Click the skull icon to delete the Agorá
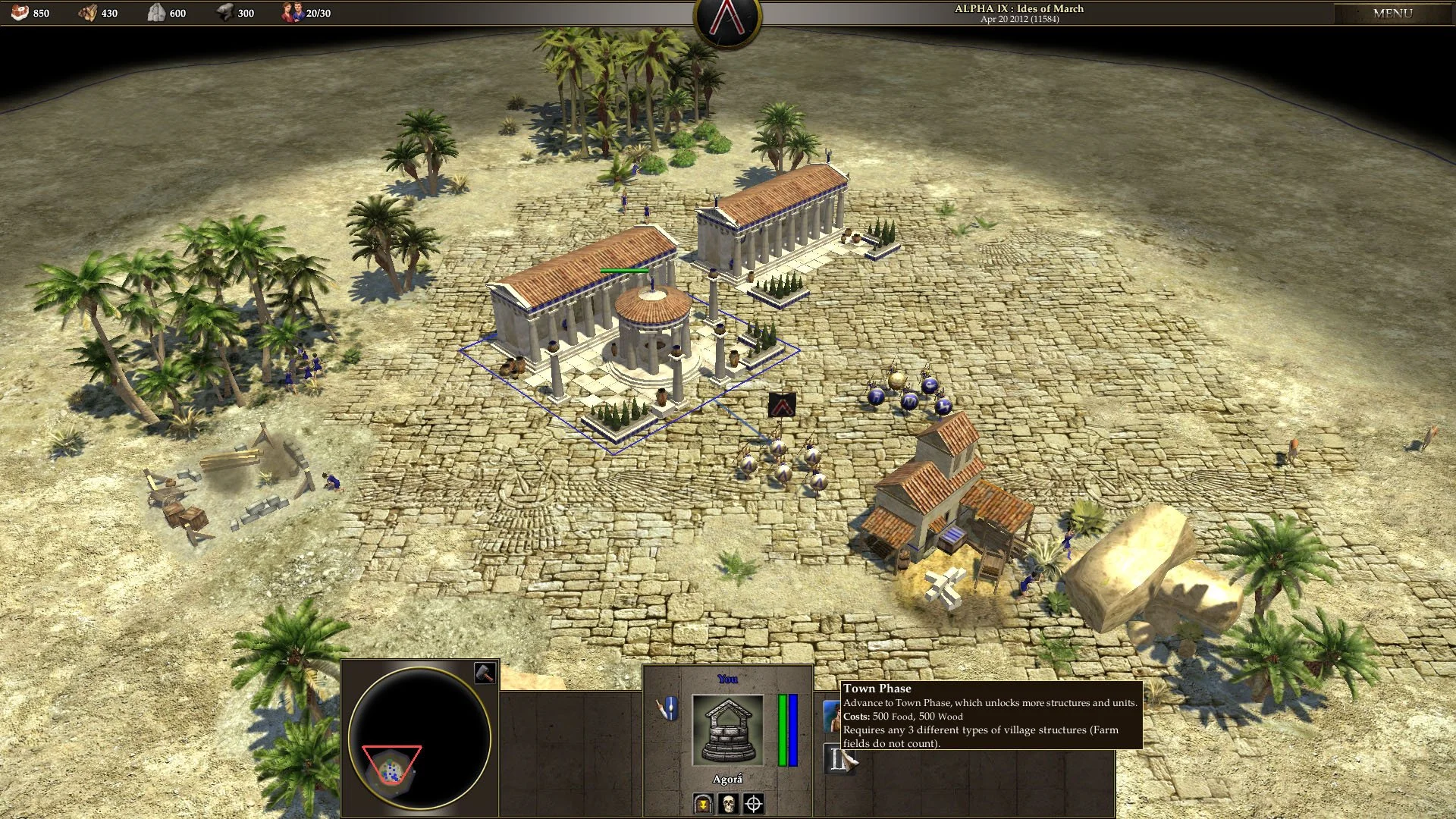This screenshot has height=819, width=1456. [727, 802]
